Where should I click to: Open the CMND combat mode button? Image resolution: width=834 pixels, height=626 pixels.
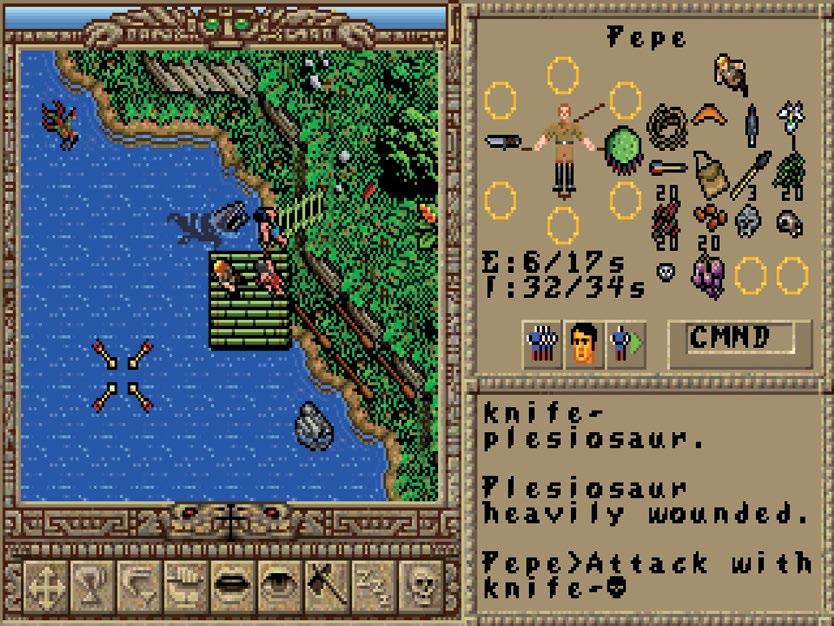tap(731, 338)
